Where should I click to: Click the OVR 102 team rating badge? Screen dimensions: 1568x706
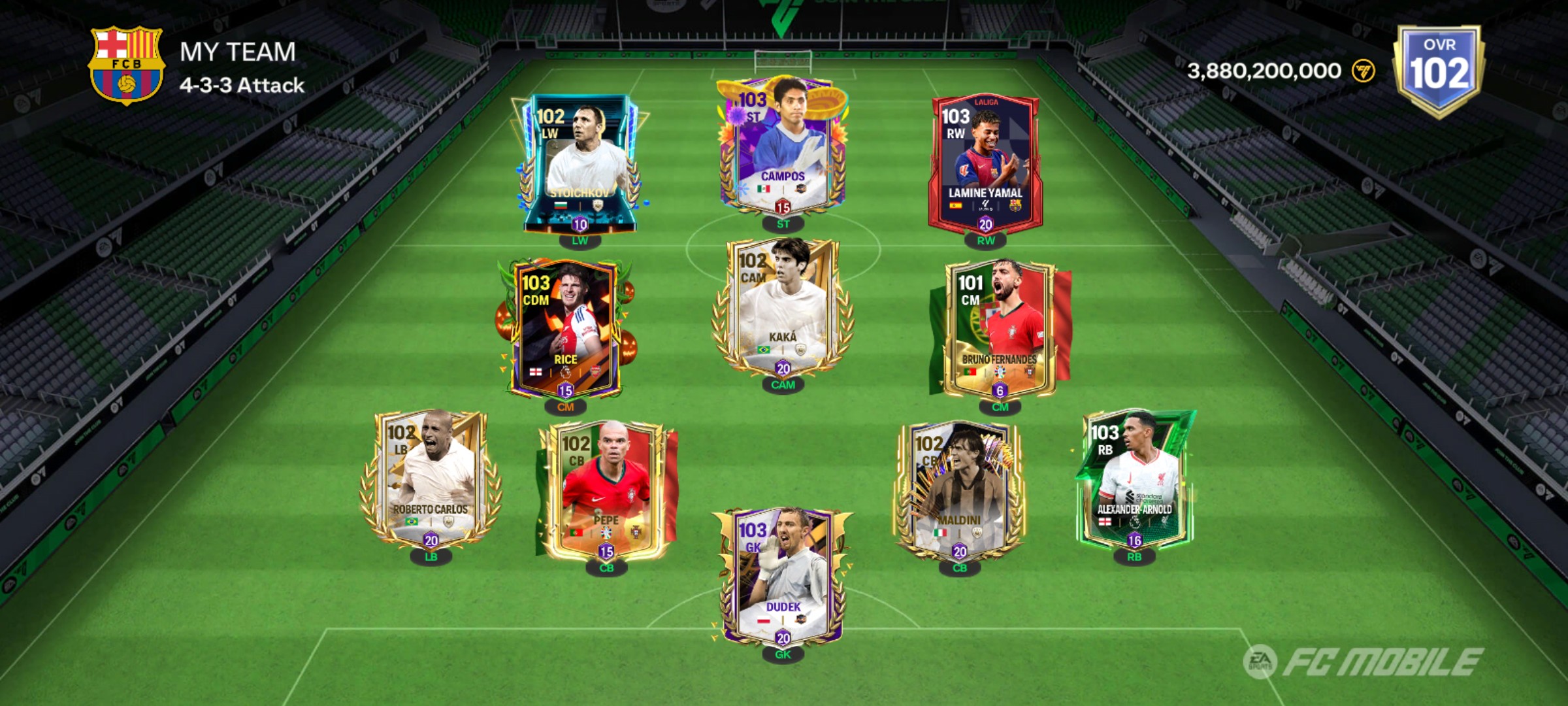[x=1439, y=69]
